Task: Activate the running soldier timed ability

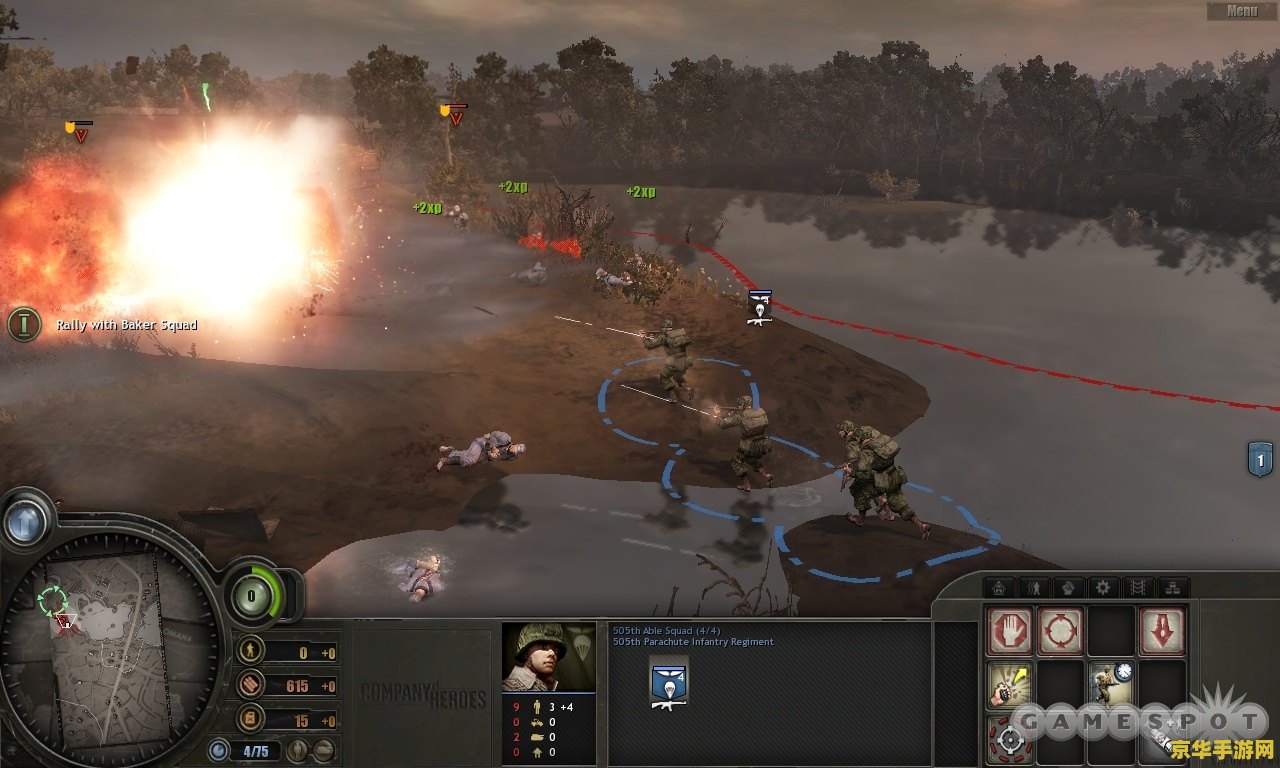Action: point(1110,685)
